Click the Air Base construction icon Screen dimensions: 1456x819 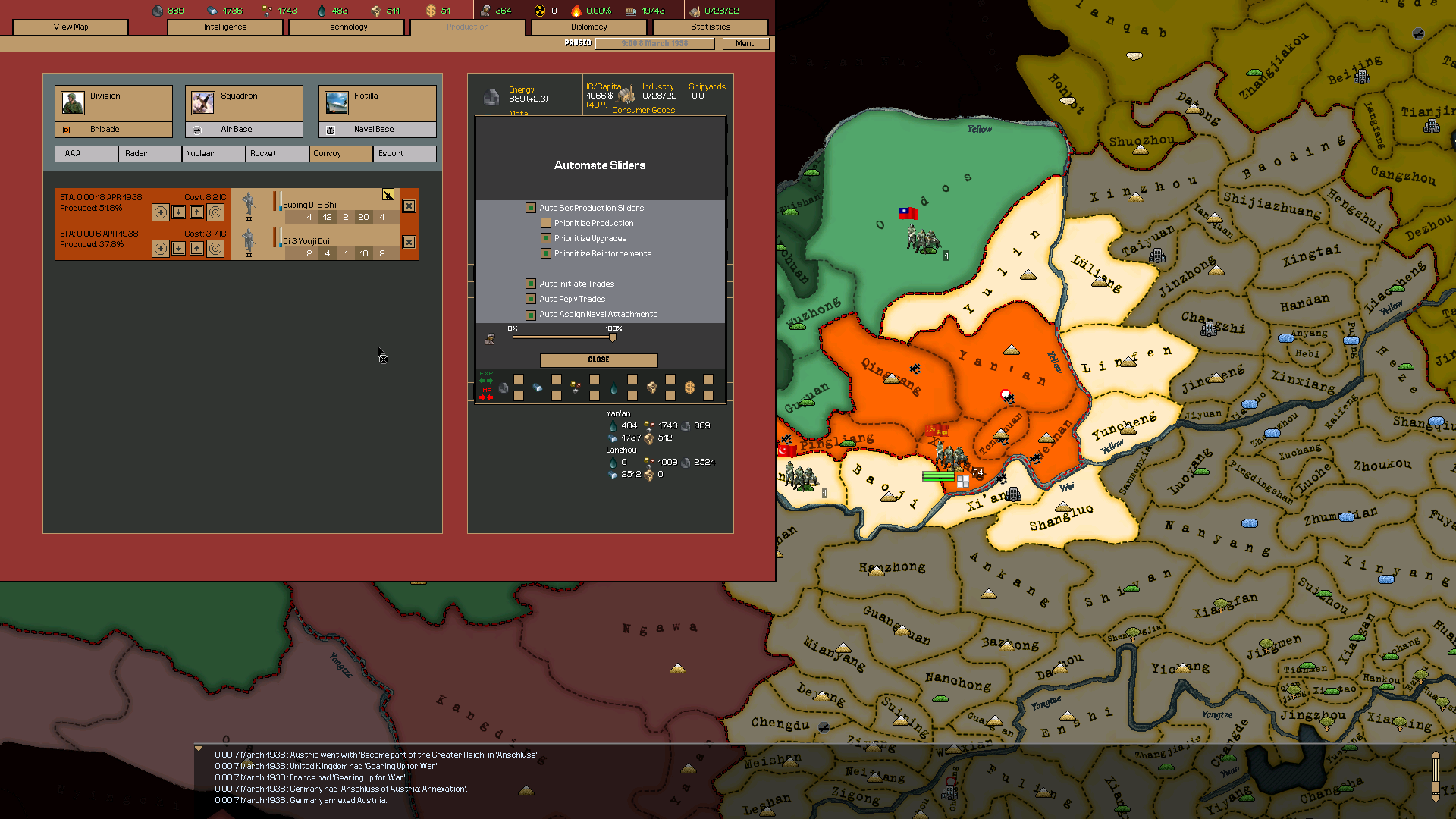tap(197, 129)
